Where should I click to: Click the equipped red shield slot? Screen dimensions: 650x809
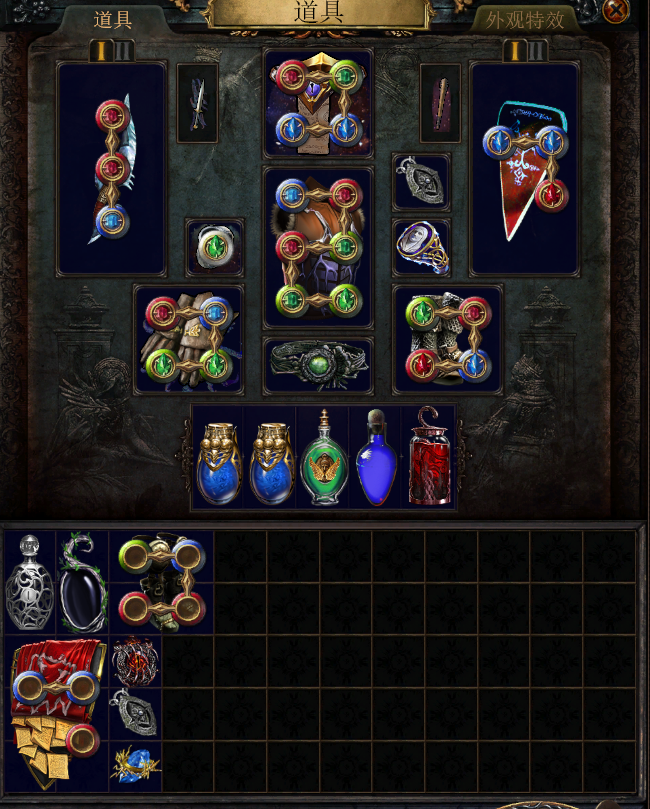coord(524,168)
